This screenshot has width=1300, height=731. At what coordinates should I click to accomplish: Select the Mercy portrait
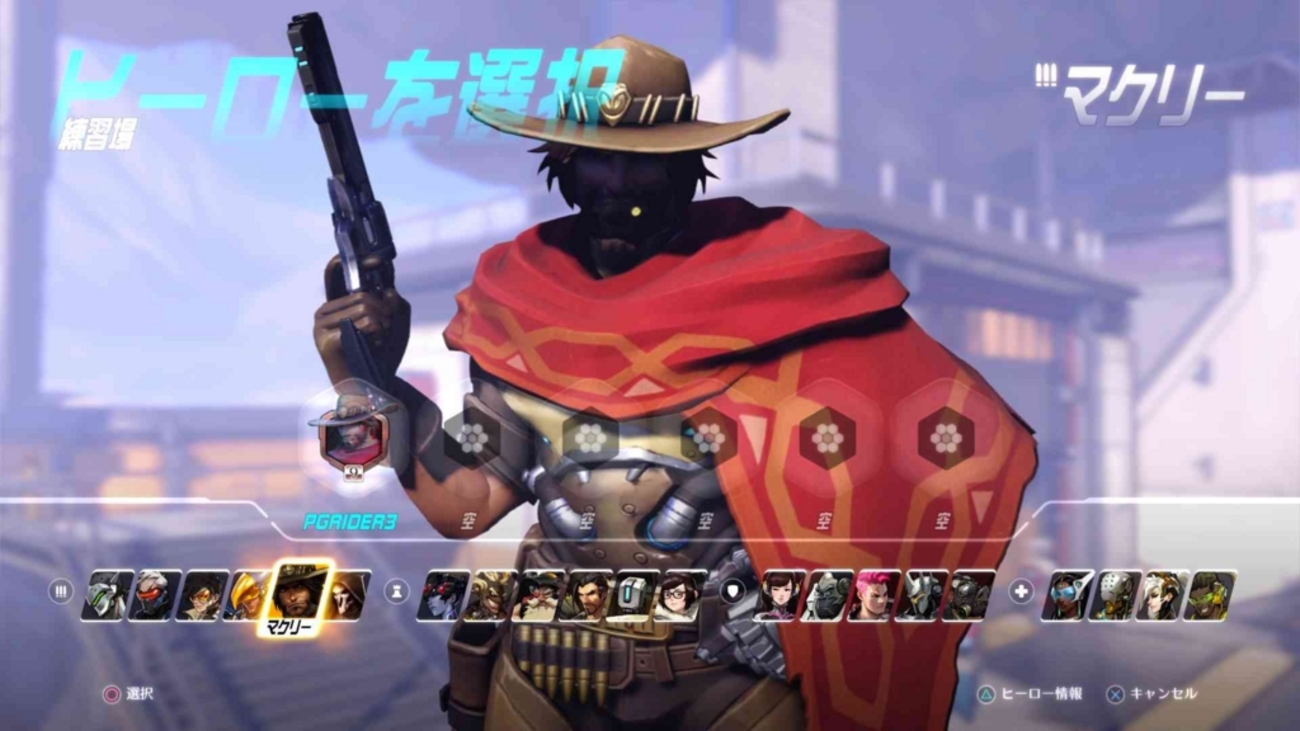pyautogui.click(x=1162, y=594)
